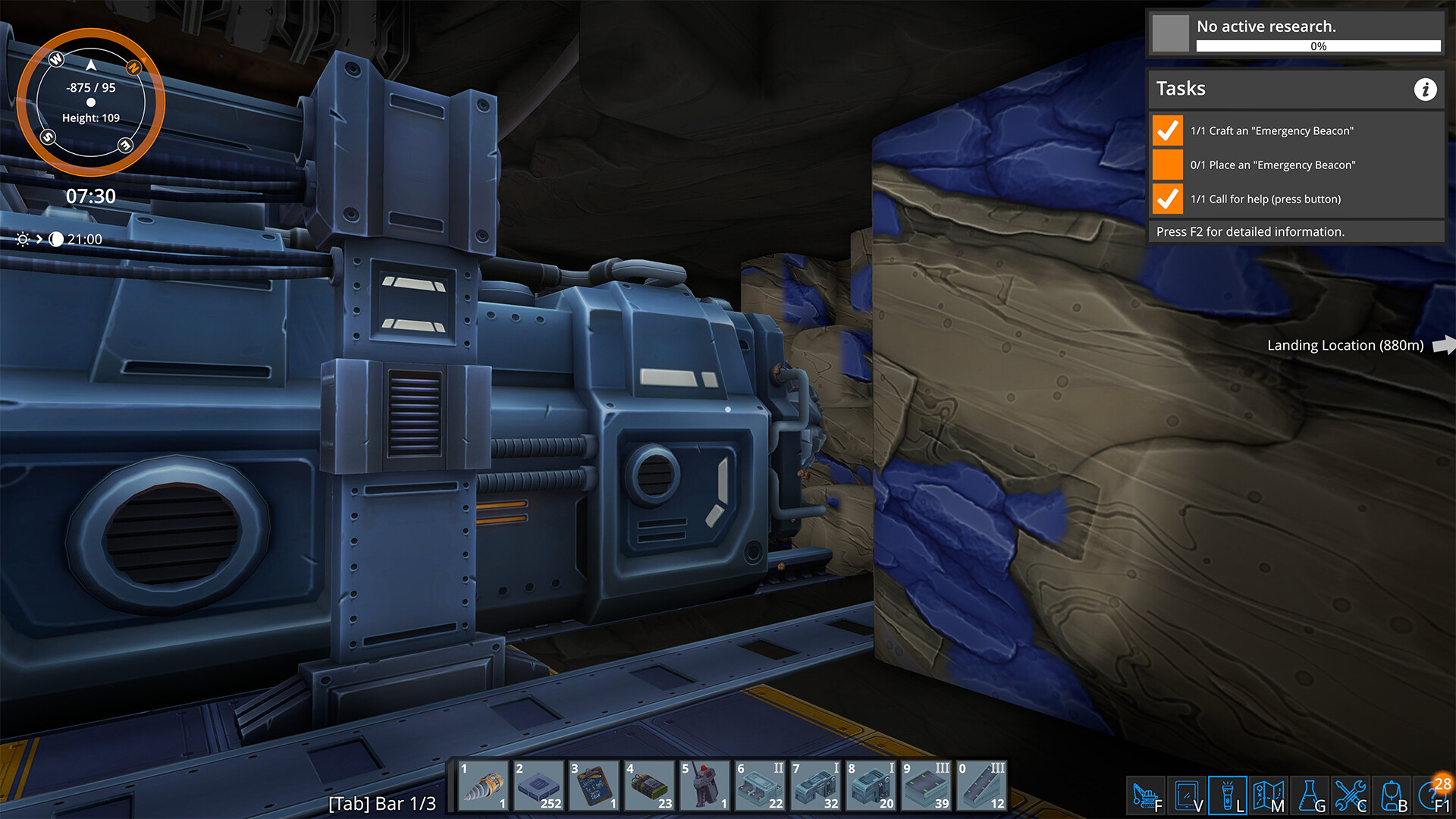Open the research panel showing No active research
The width and height of the screenshot is (1456, 819).
point(1295,34)
